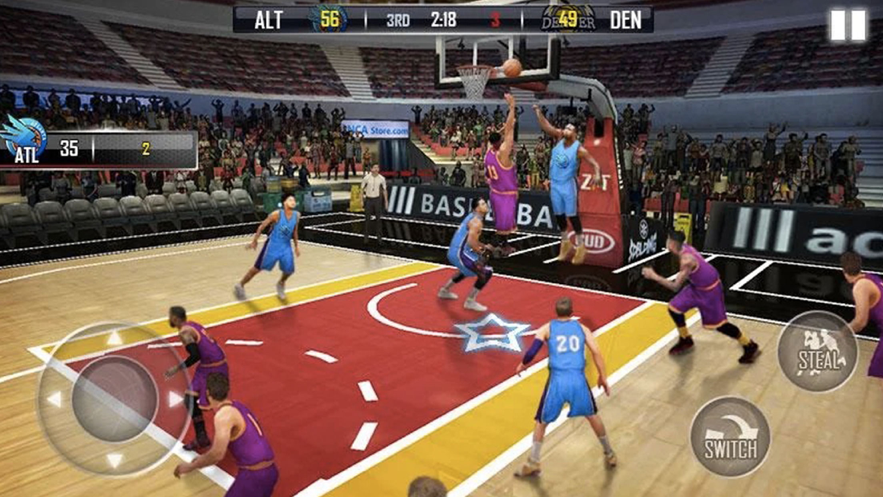Tap the SWITCH player button
Image resolution: width=883 pixels, height=497 pixels.
[730, 437]
